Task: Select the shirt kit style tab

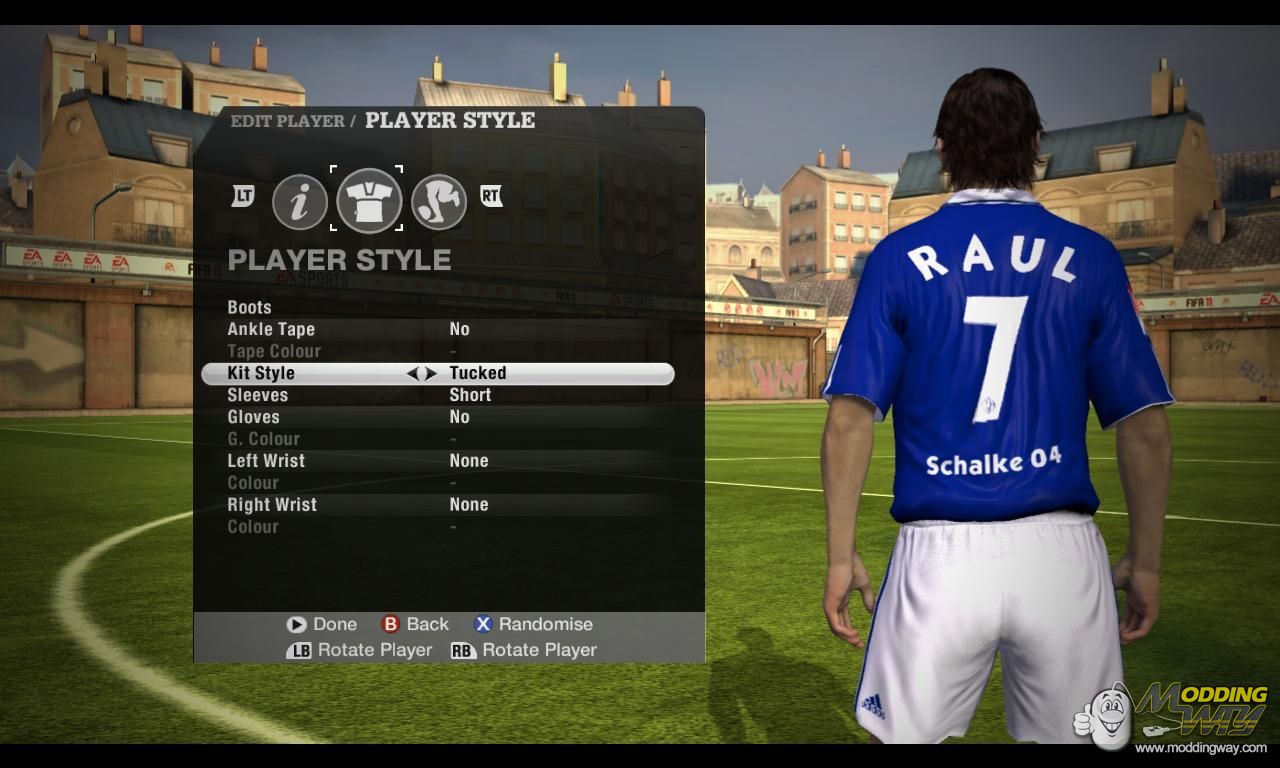Action: coord(369,200)
